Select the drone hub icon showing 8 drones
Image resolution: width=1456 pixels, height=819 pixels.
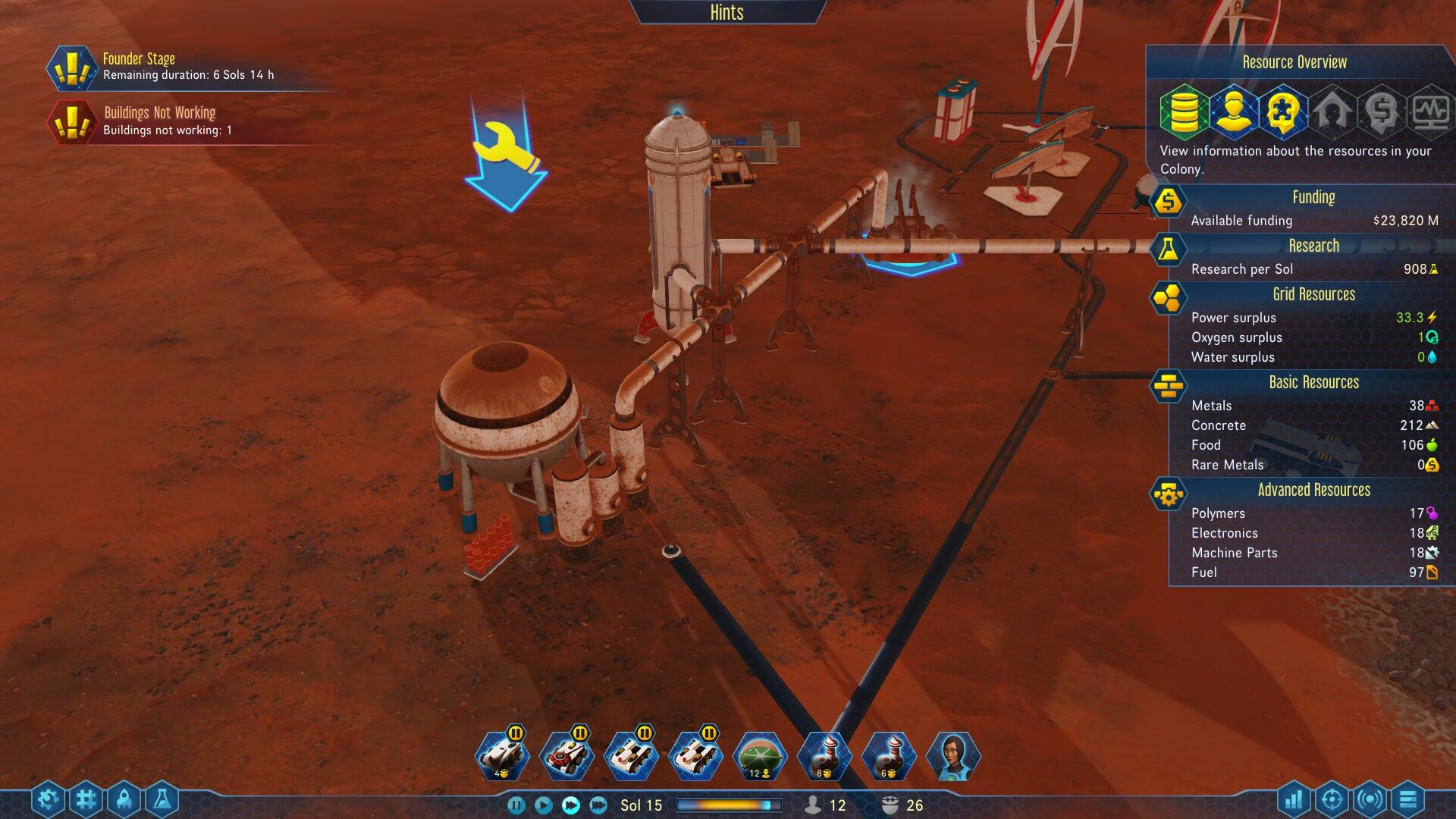(825, 755)
